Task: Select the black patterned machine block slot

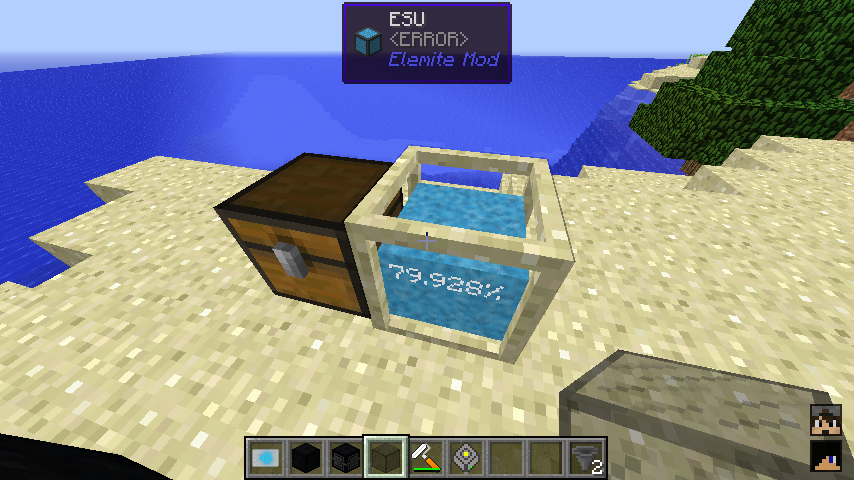Action: click(x=345, y=457)
